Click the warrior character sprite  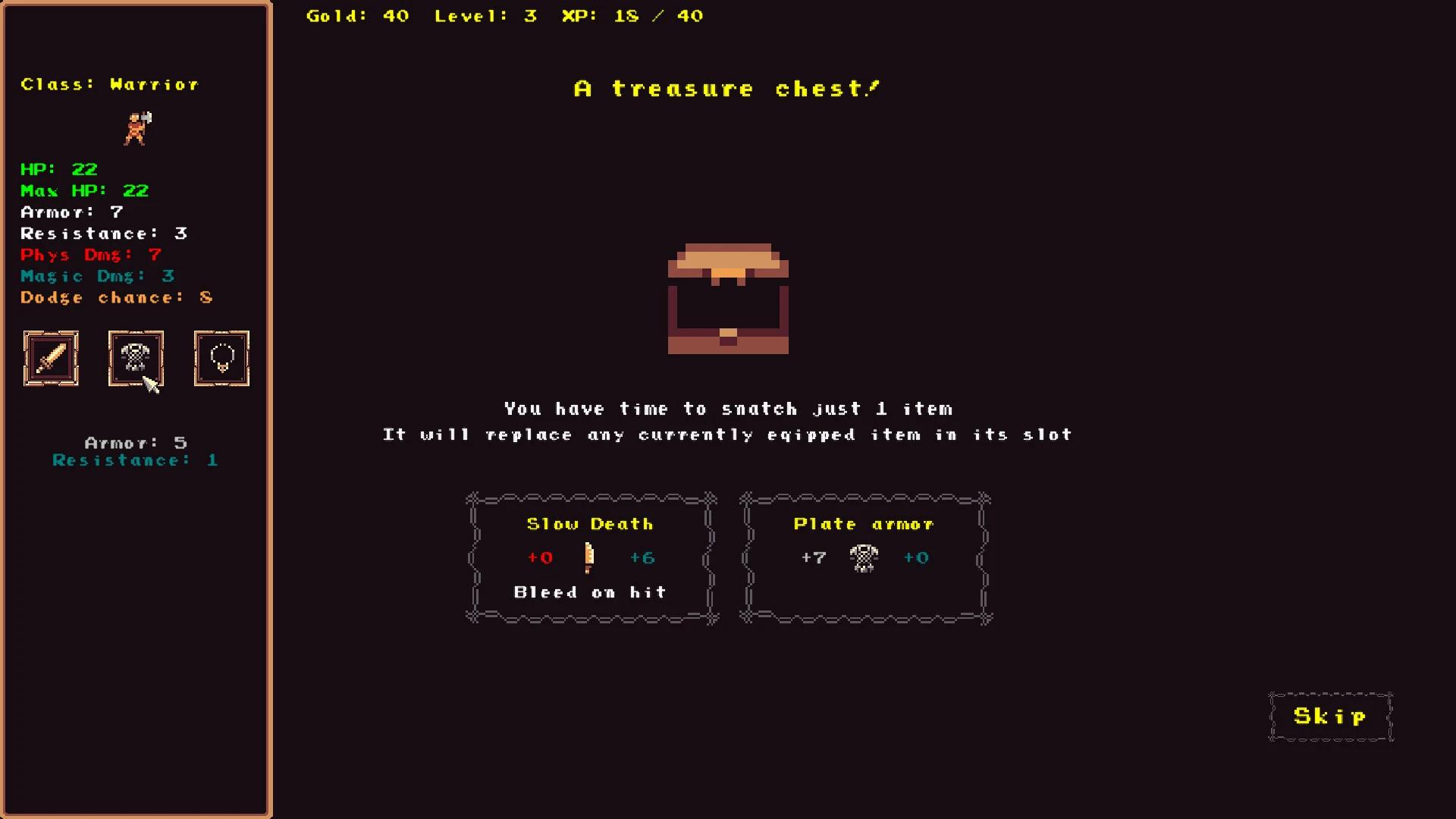tap(137, 128)
